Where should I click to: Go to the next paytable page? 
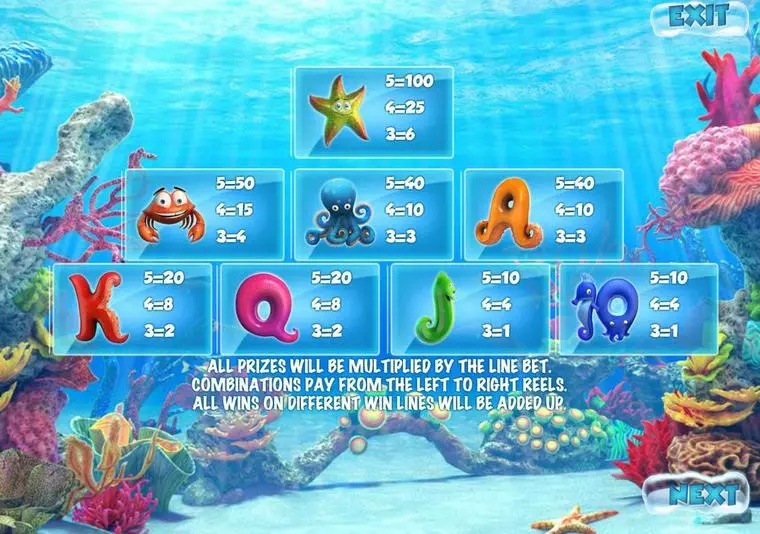[704, 493]
